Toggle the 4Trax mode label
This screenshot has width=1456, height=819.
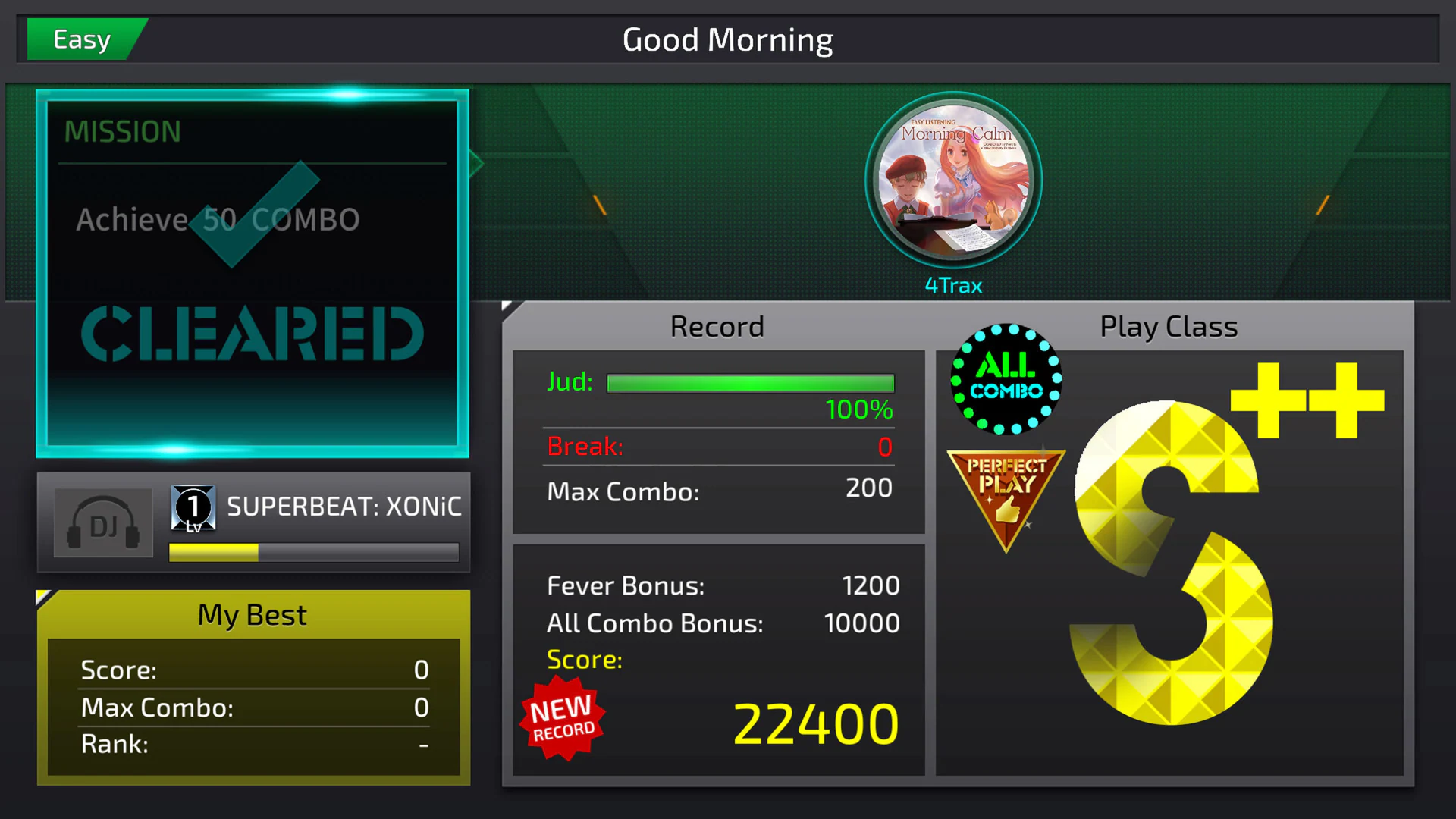pos(952,285)
